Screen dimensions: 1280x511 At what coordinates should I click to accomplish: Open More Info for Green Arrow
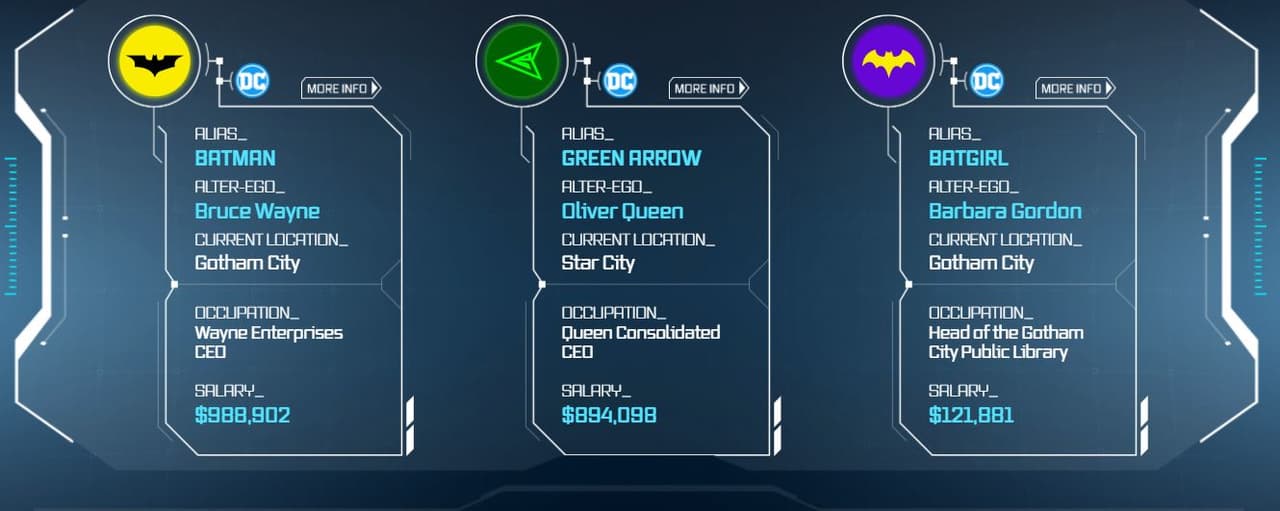coord(708,88)
